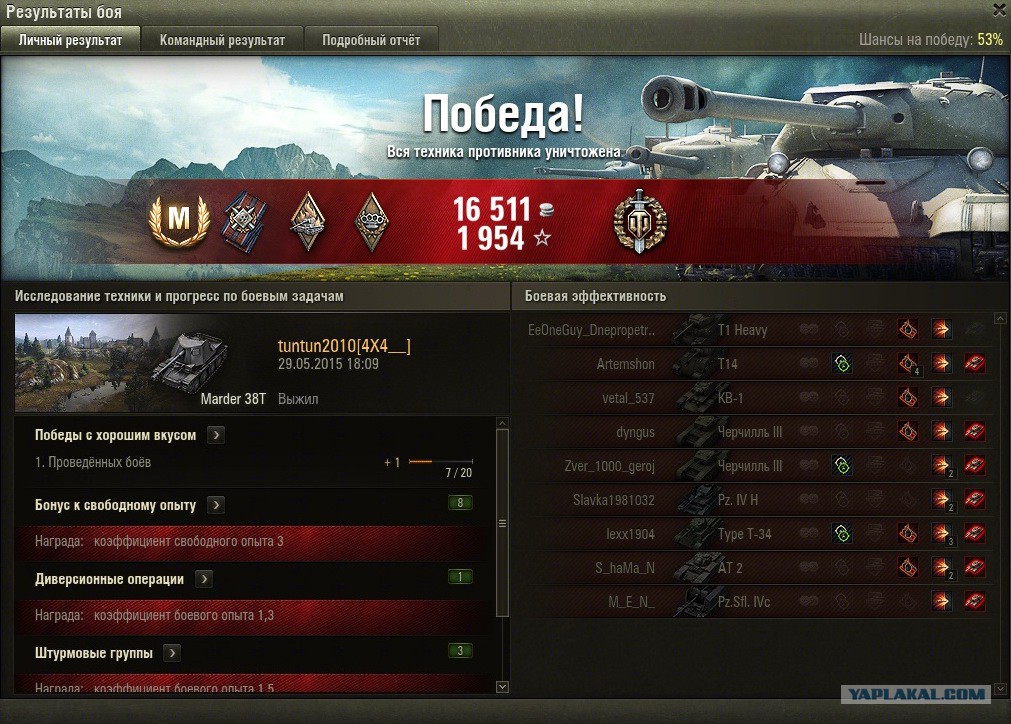Click the scroll-down arrow in missions list
The height and width of the screenshot is (724, 1011).
tap(502, 686)
